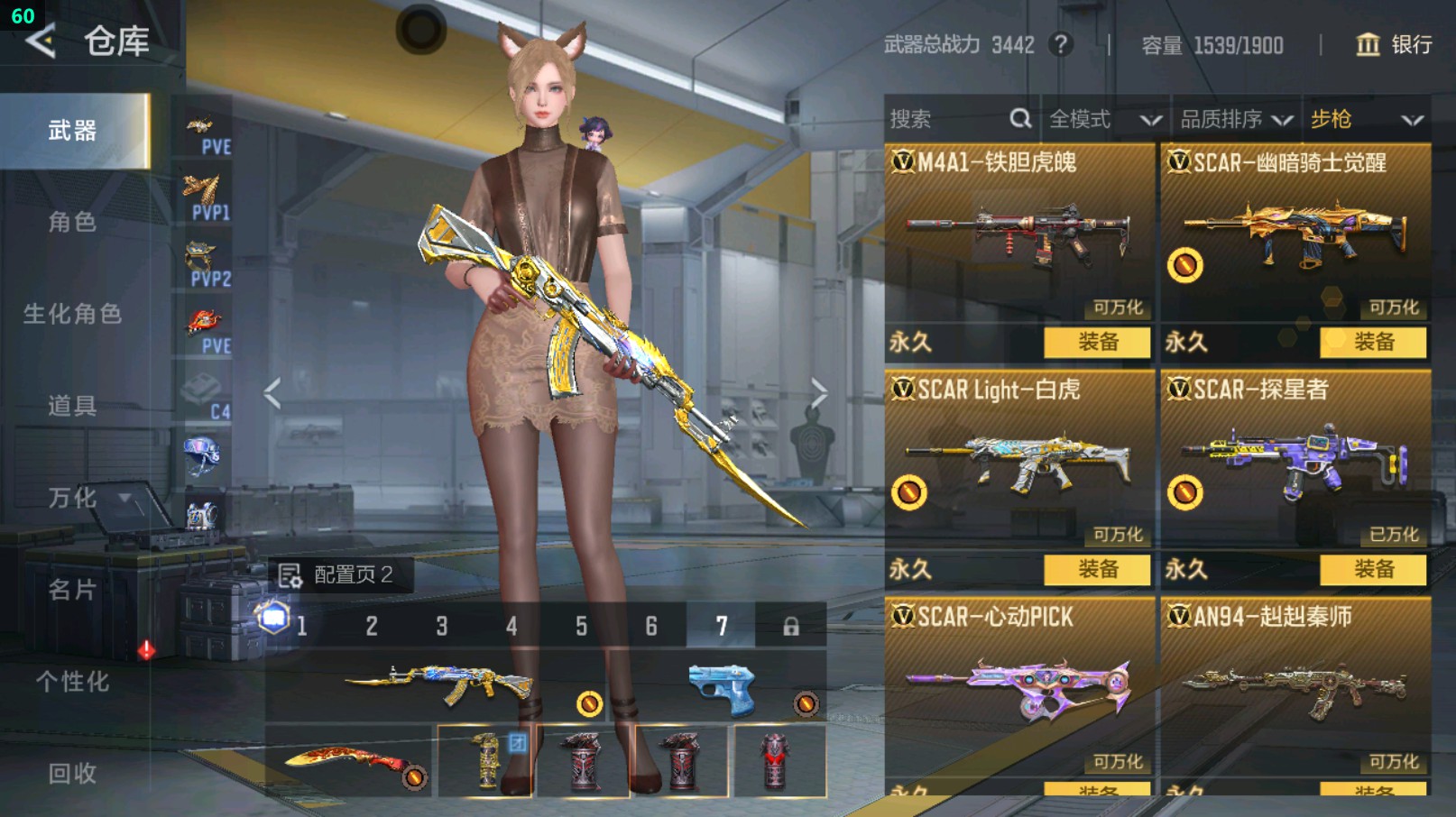Screen dimensions: 1456x817
Task: Open the 回收 recycle section
Action: pos(72,773)
